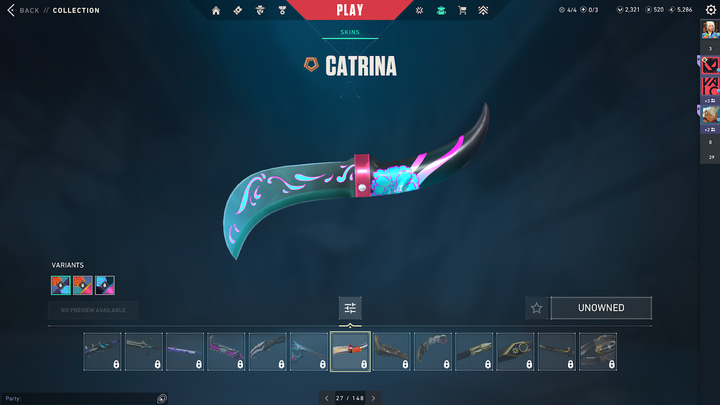Hit the red PLAY button
The height and width of the screenshot is (405, 720).
(x=350, y=10)
